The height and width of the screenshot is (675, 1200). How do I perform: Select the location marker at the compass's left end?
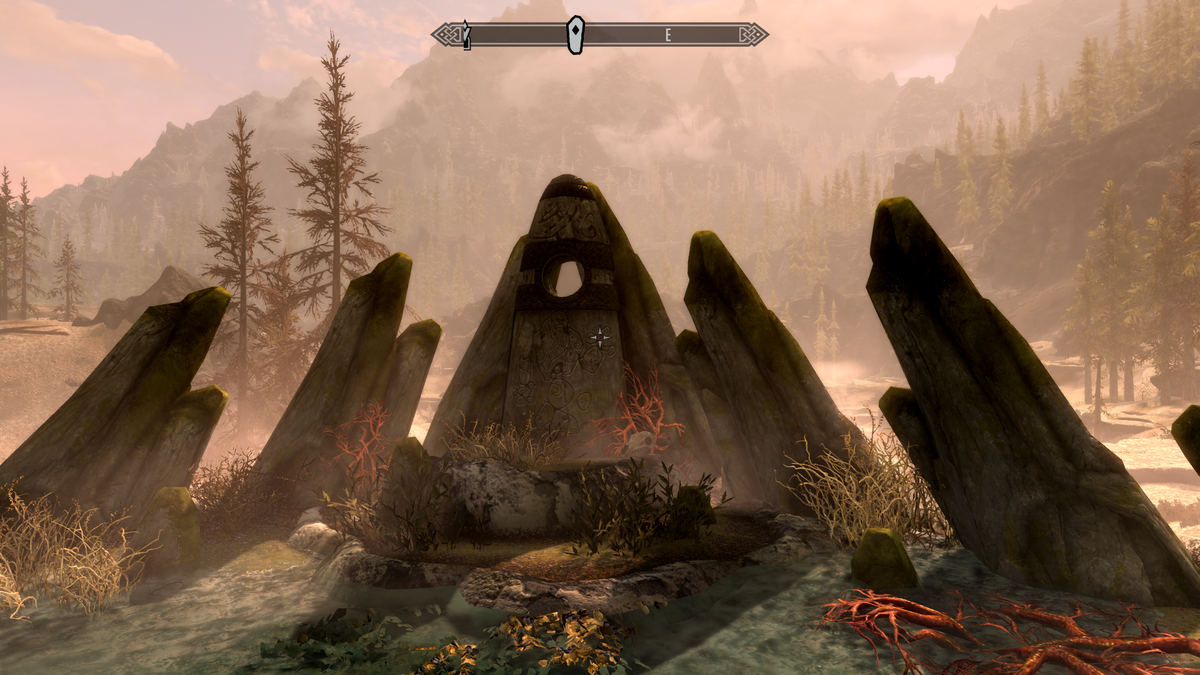tap(466, 35)
